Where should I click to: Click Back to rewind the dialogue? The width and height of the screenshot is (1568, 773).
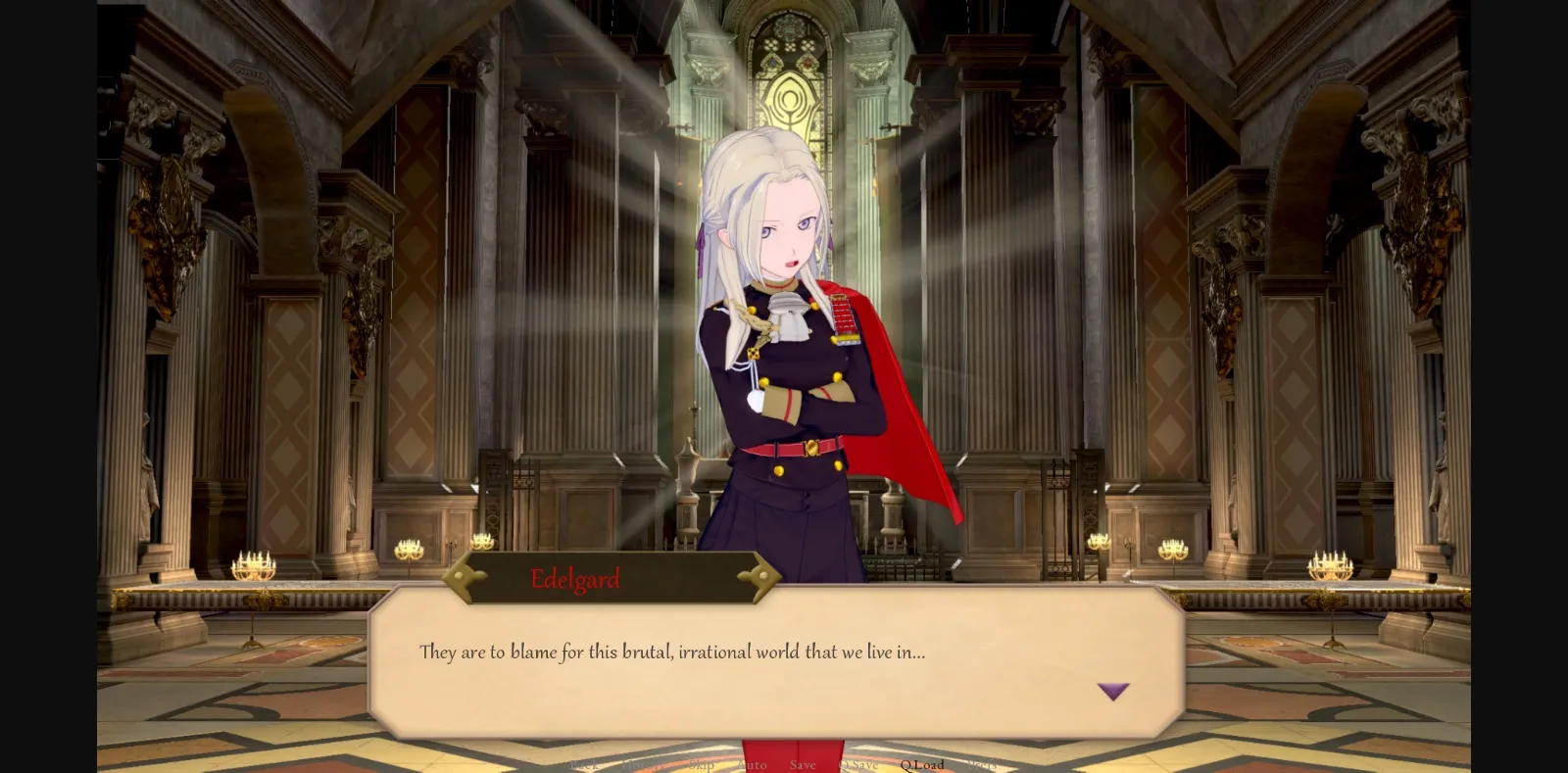[585, 764]
